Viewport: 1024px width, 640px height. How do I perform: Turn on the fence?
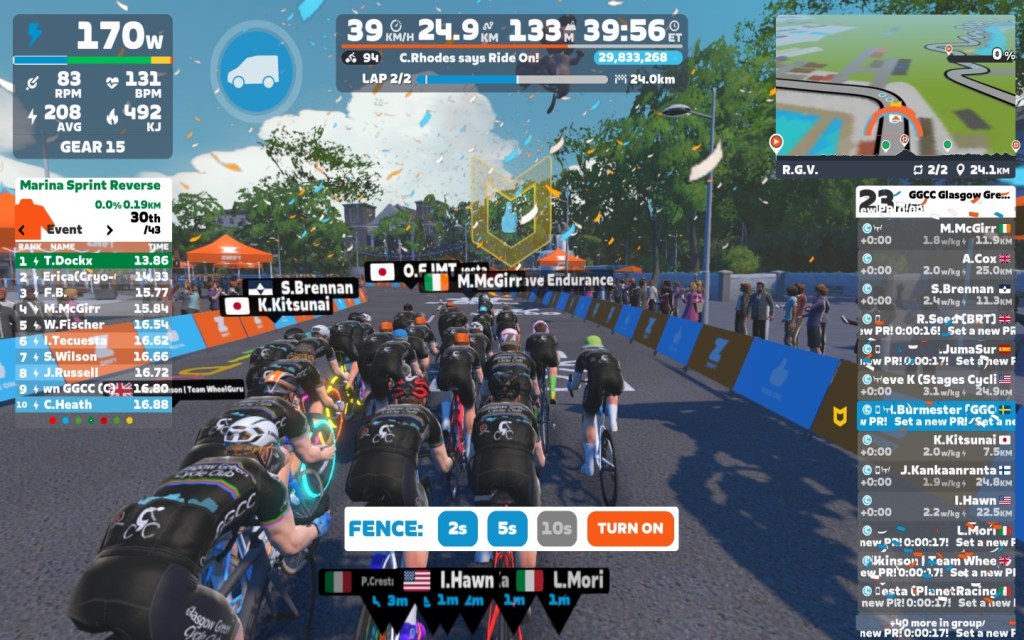tap(631, 528)
